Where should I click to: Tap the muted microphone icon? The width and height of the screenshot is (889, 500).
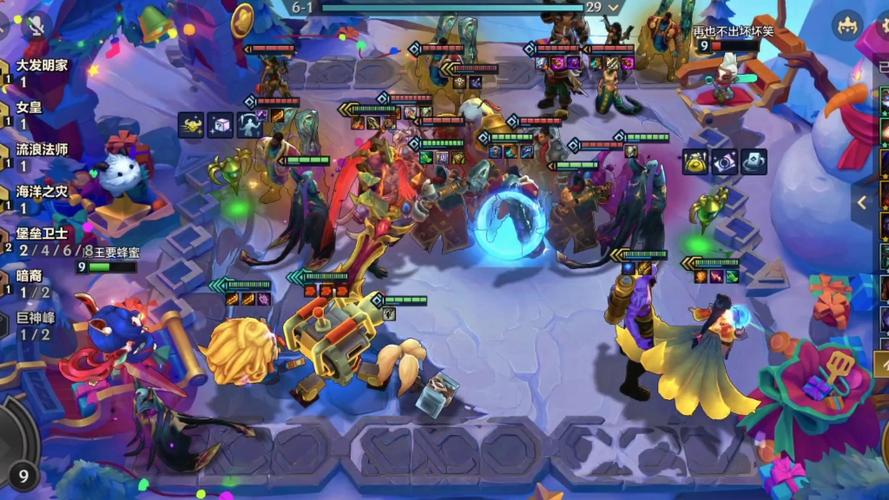[38, 25]
